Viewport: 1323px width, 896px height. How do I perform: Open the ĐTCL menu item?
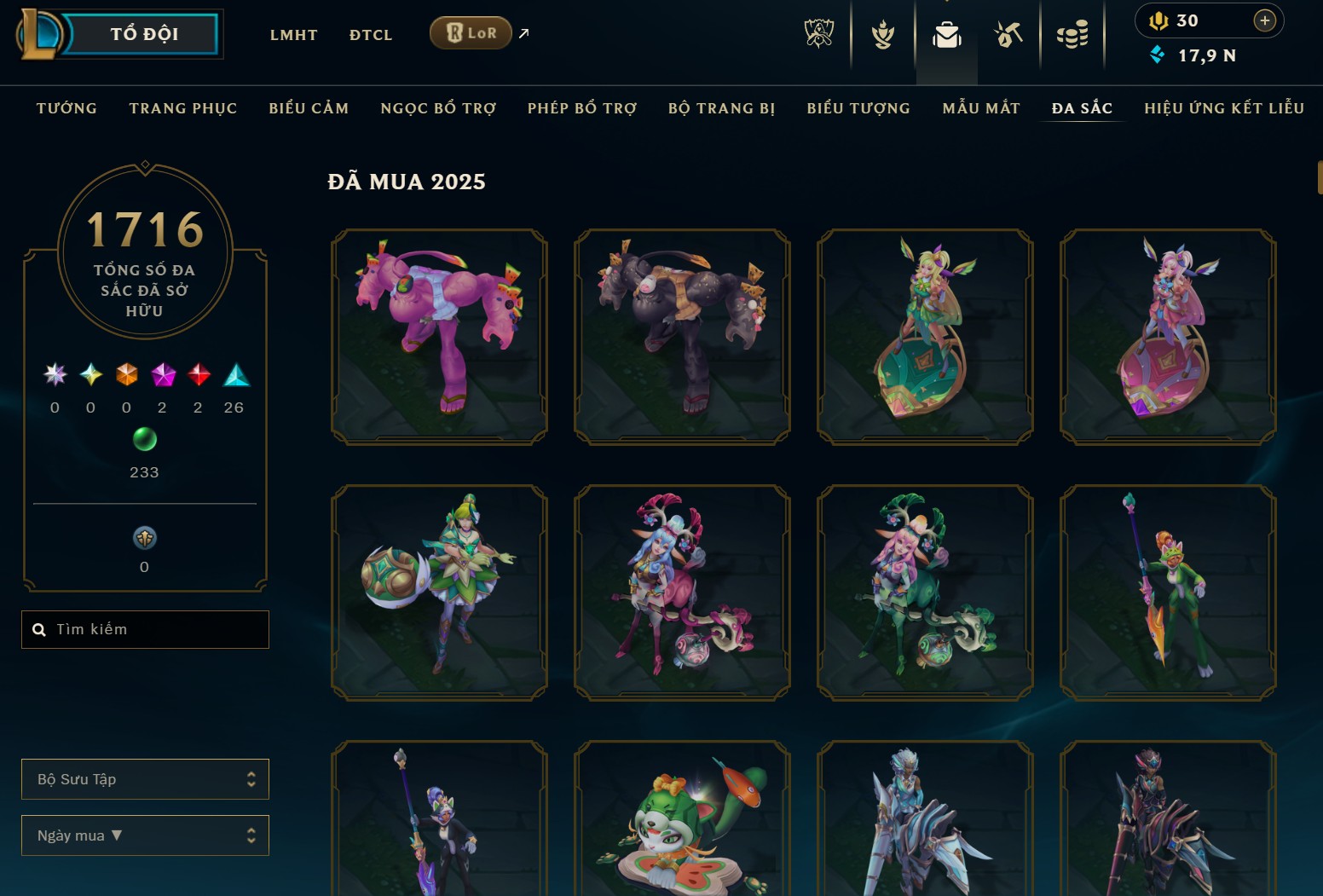tap(370, 34)
